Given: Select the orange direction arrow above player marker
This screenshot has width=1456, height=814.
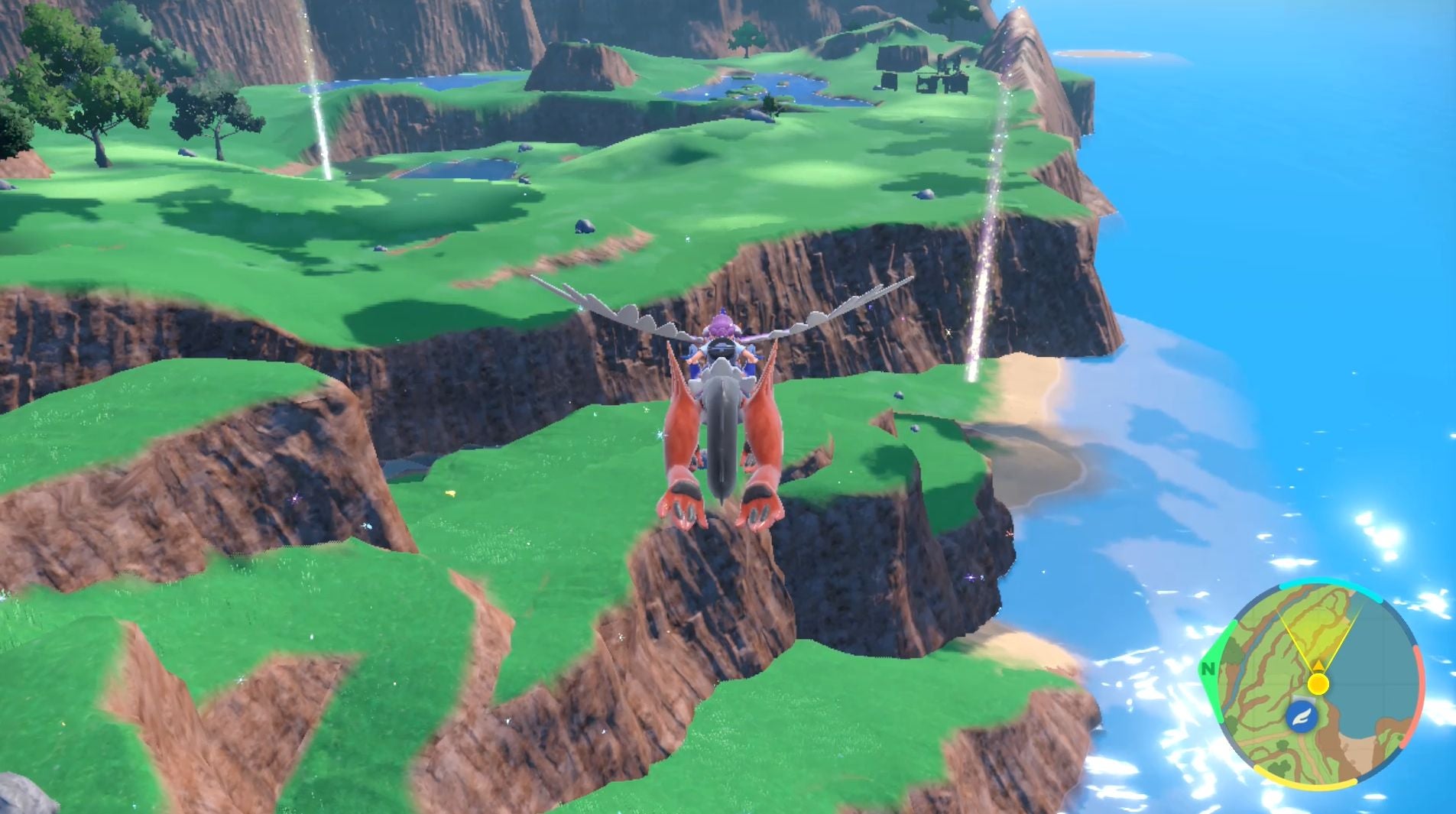Looking at the screenshot, I should [1318, 666].
